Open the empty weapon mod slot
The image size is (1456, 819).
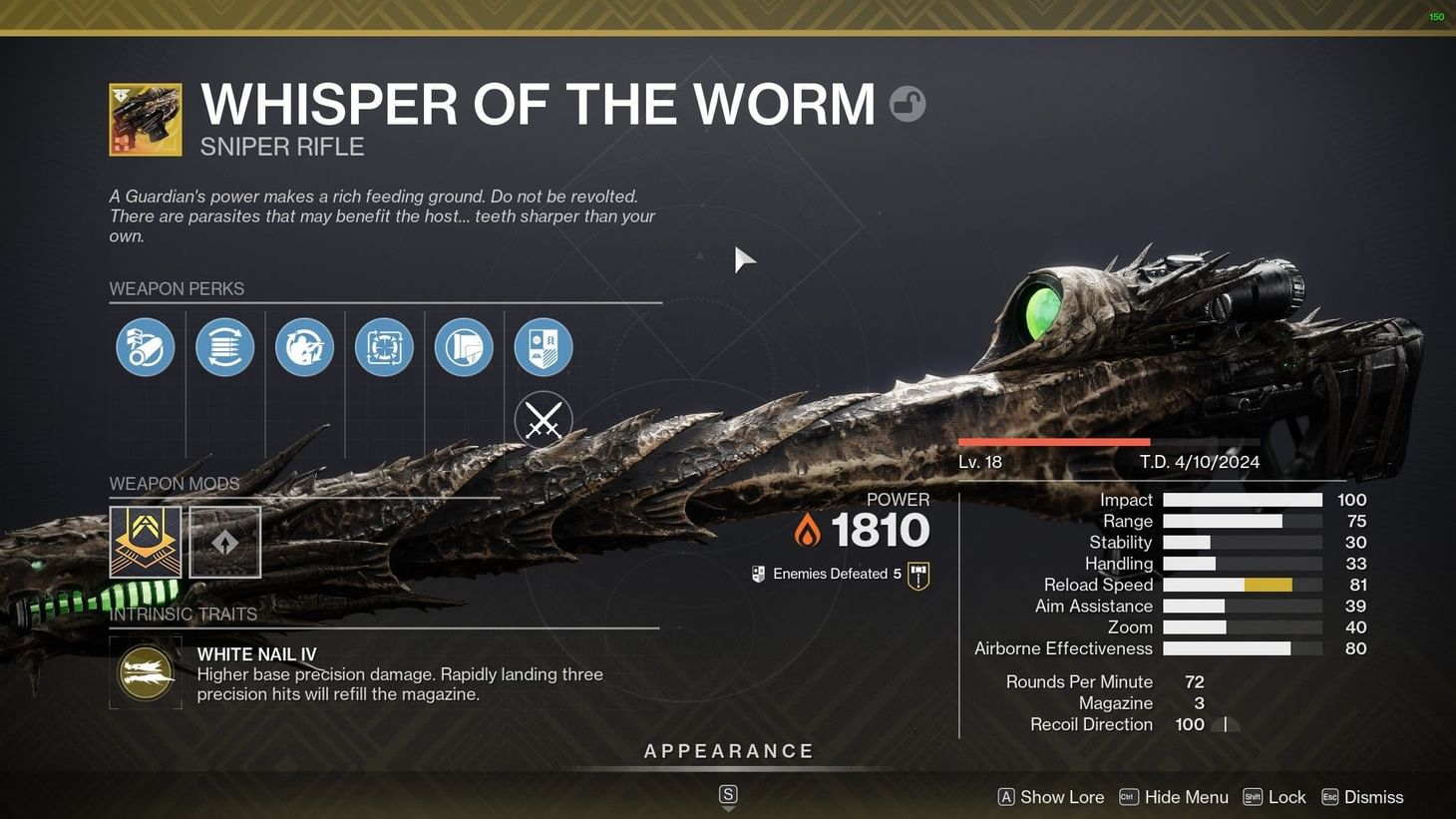click(x=224, y=542)
